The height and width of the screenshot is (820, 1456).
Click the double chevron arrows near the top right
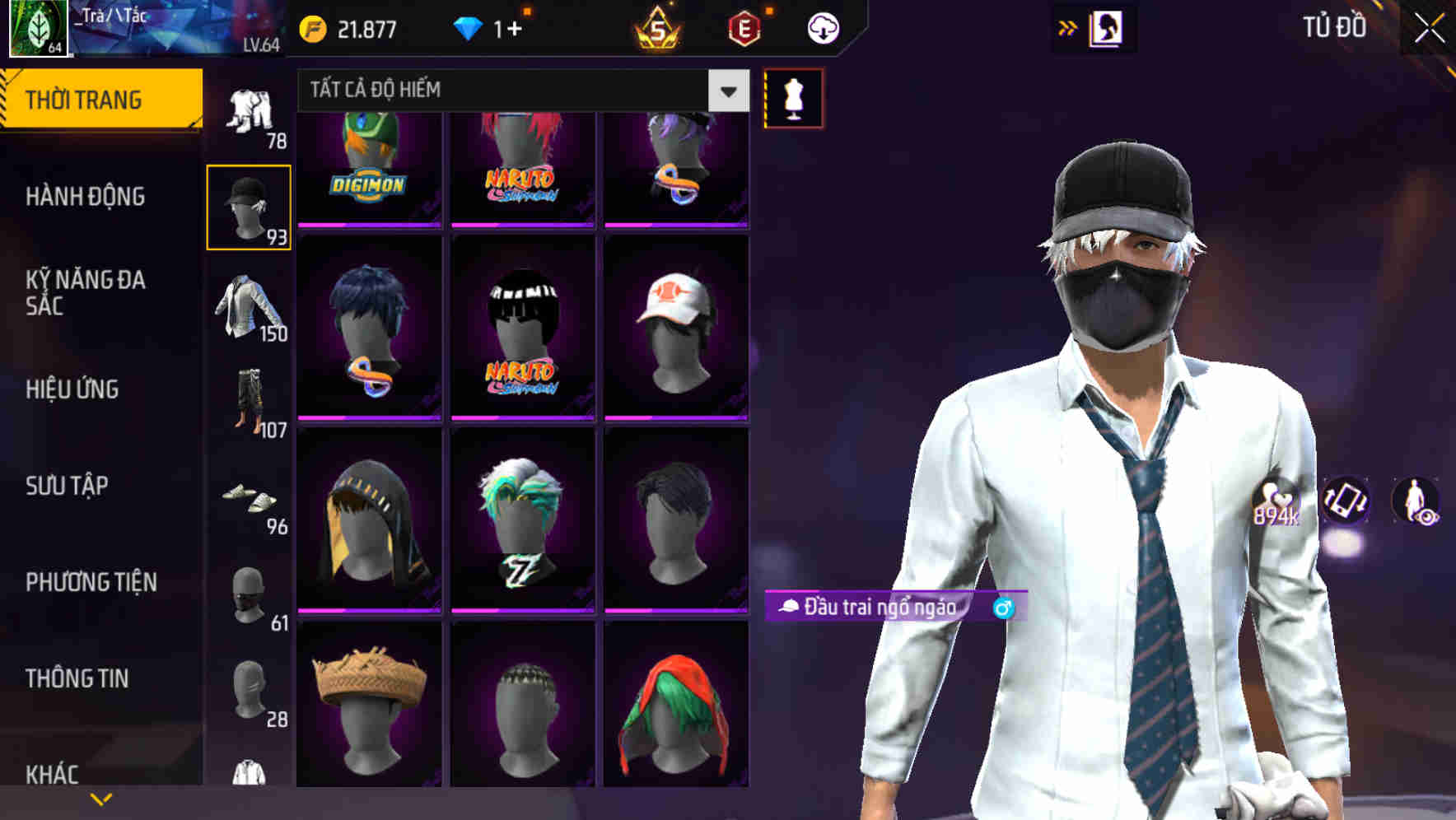click(1066, 27)
